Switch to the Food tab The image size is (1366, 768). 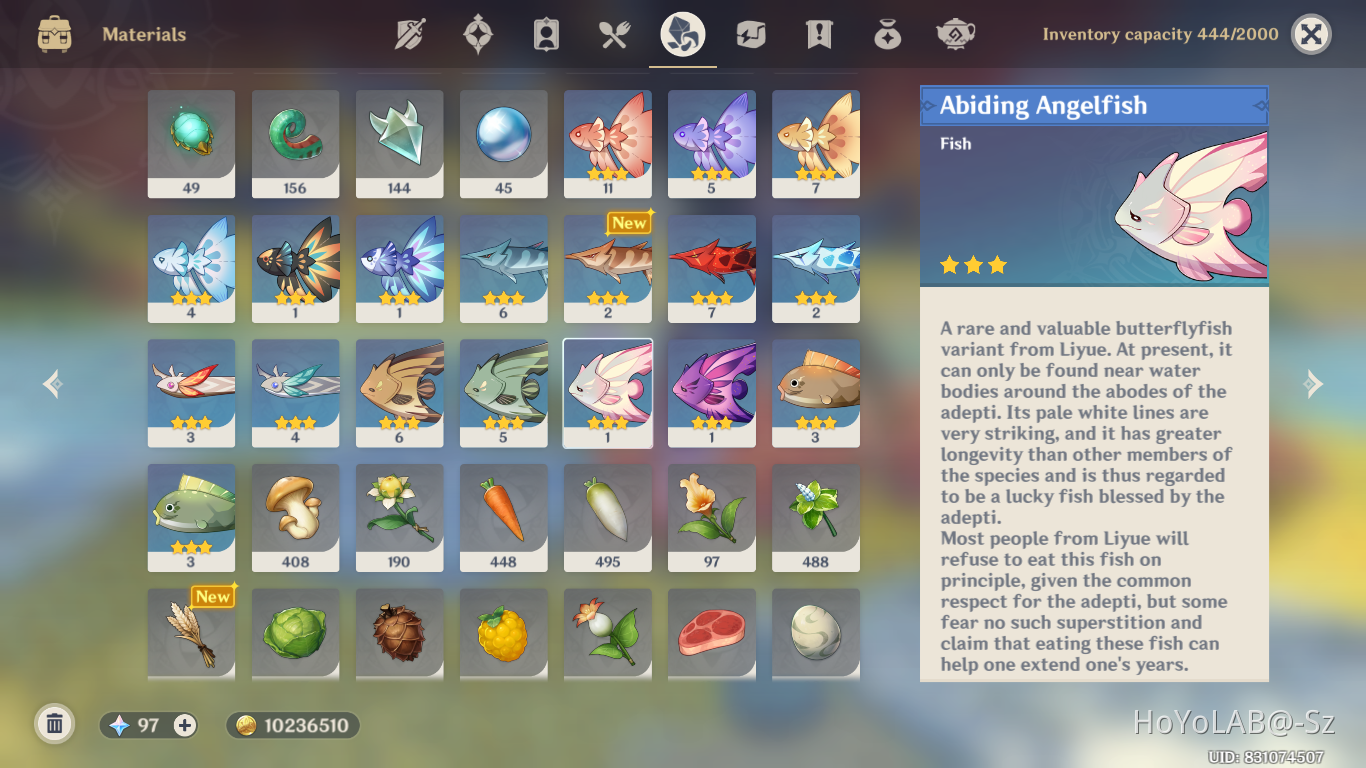click(x=613, y=33)
